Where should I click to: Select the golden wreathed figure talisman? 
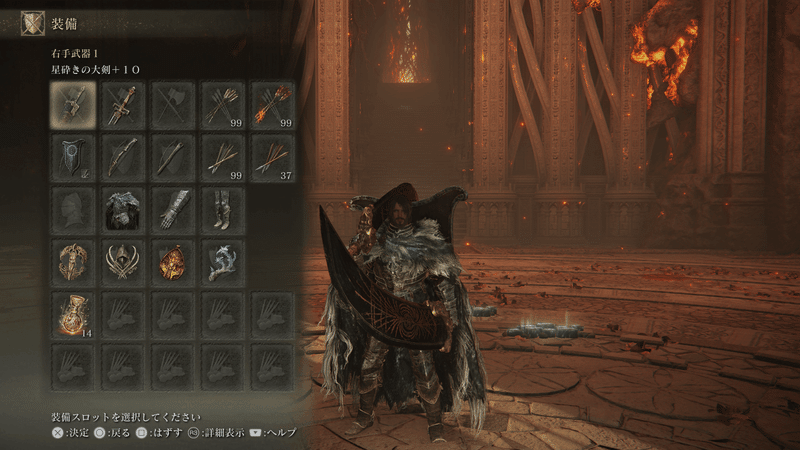73,261
